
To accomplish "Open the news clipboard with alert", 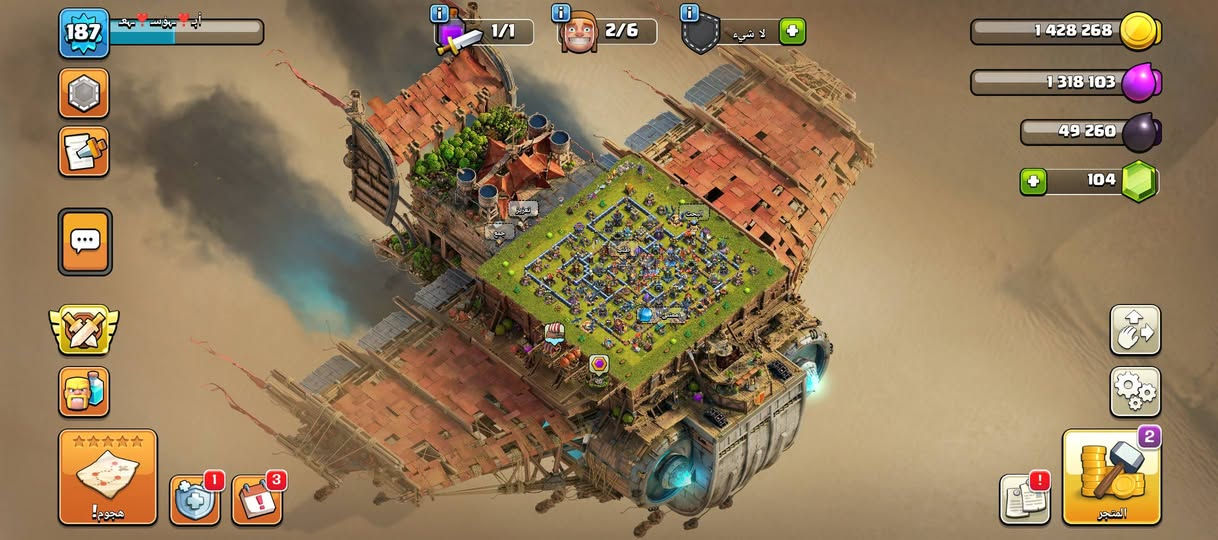I will pos(1025,499).
